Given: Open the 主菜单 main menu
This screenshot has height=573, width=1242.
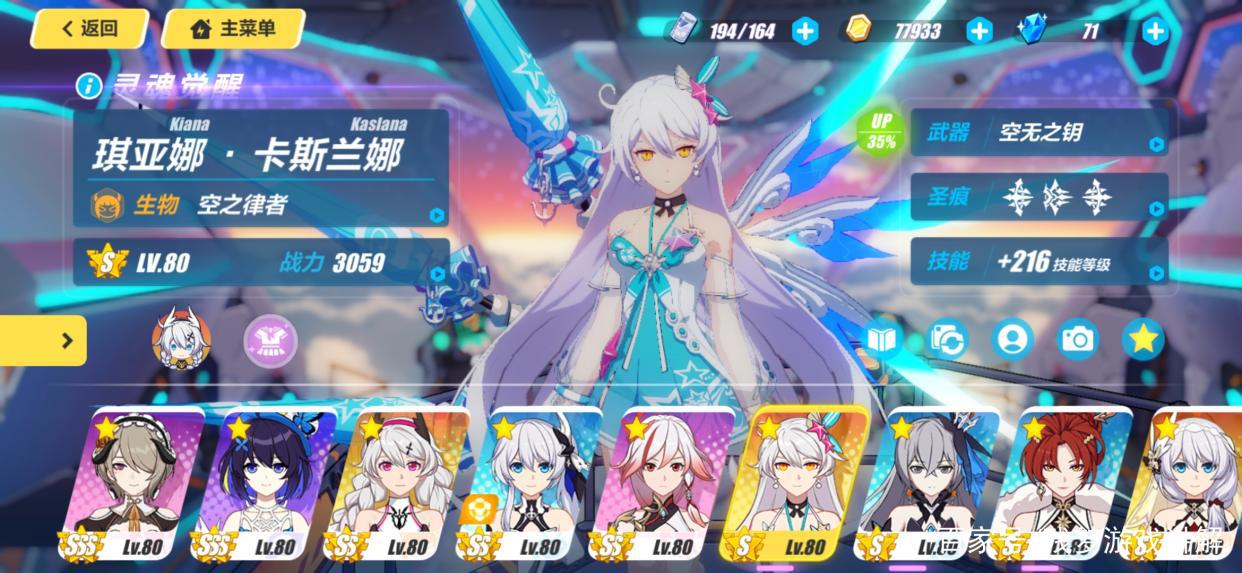Looking at the screenshot, I should [x=232, y=28].
